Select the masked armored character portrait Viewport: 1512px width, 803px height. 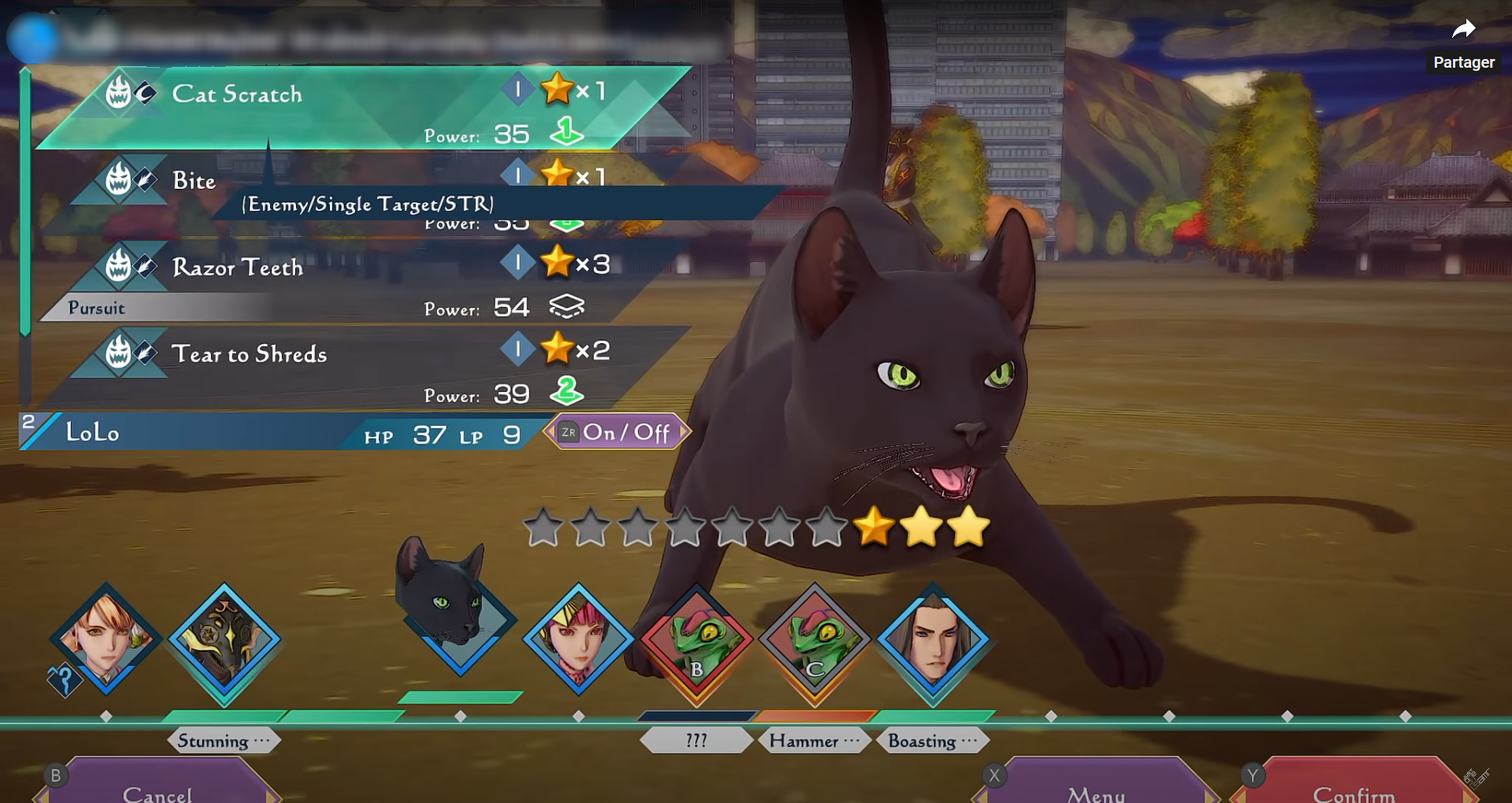coord(224,642)
